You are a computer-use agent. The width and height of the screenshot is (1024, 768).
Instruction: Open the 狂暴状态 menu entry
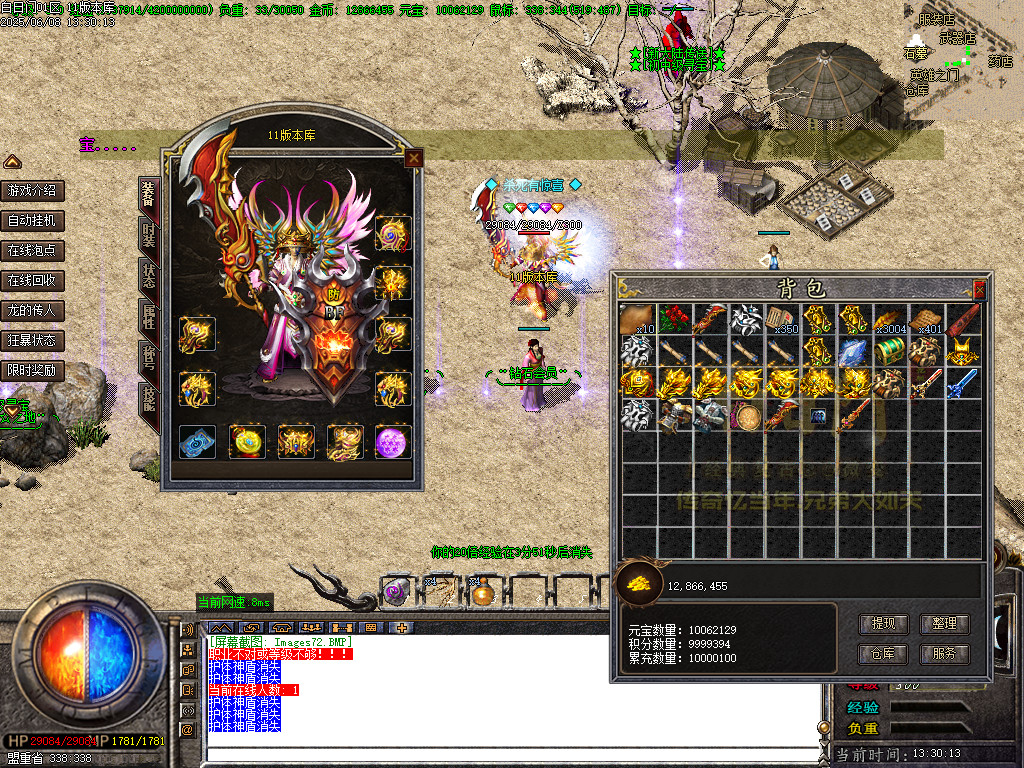[32, 341]
